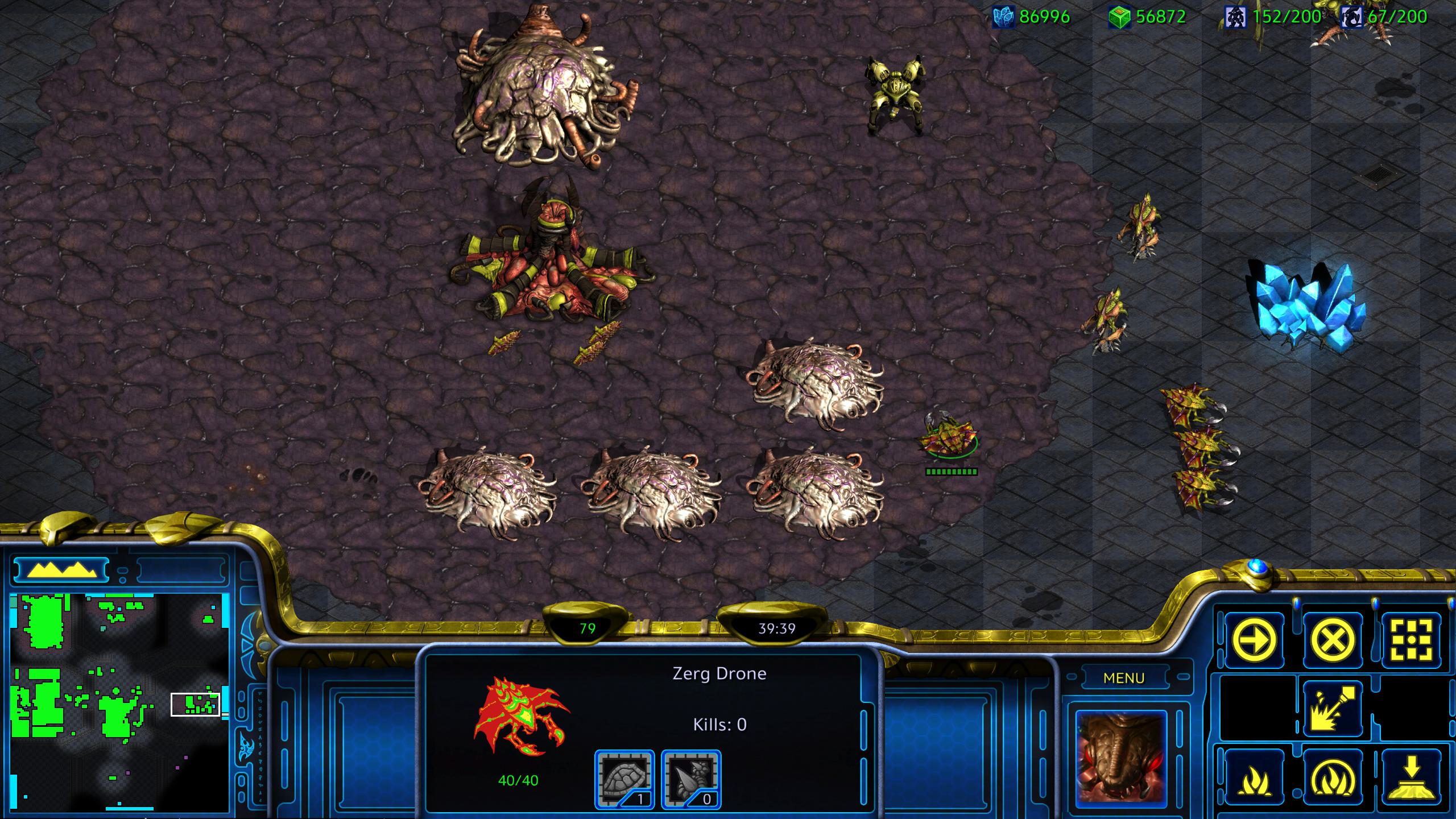Open the MENU button
The width and height of the screenshot is (1456, 819).
click(1123, 677)
